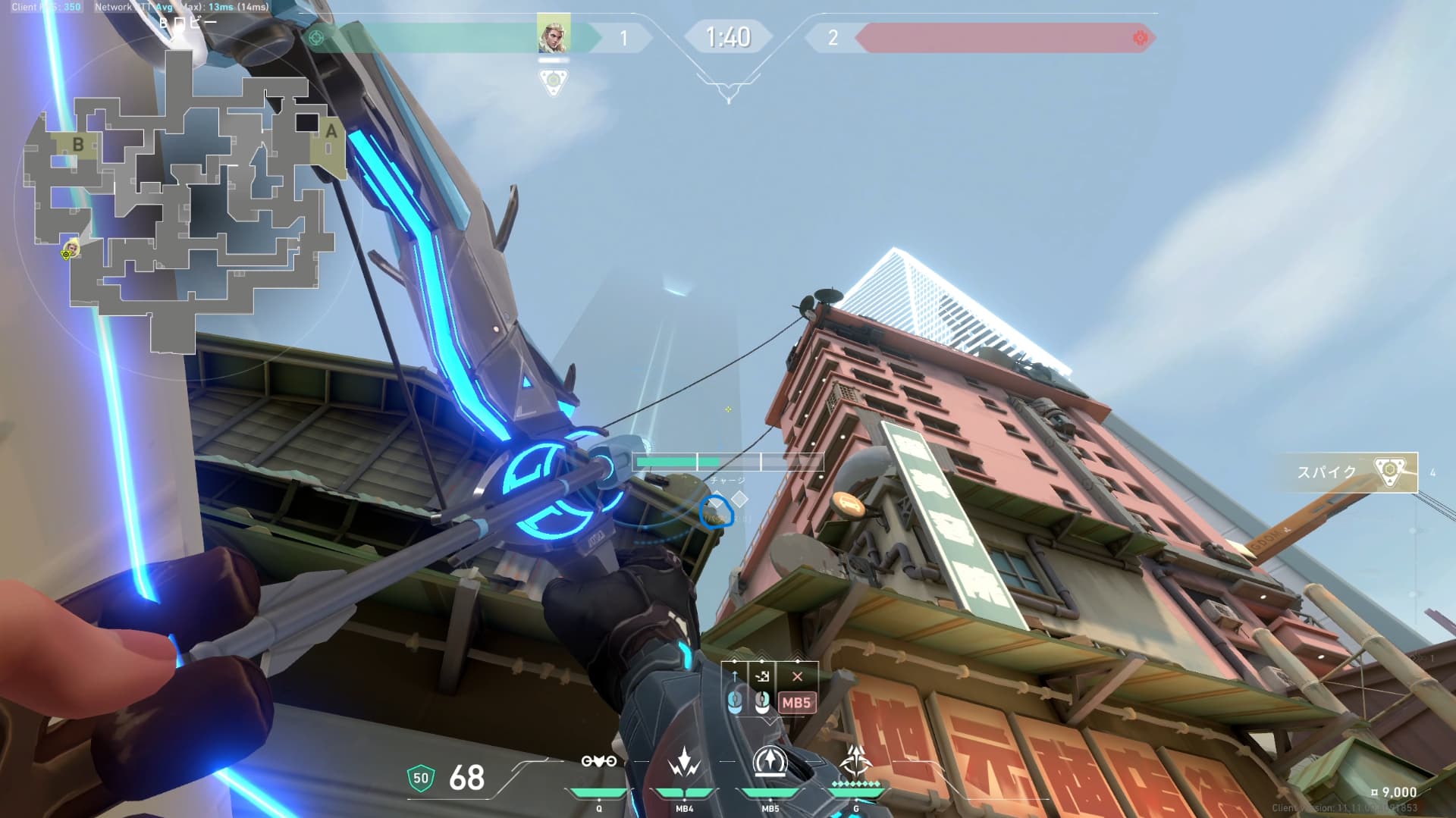Image resolution: width=1456 pixels, height=818 pixels.
Task: Choose the Recon Bolt ability icon
Action: point(770,762)
